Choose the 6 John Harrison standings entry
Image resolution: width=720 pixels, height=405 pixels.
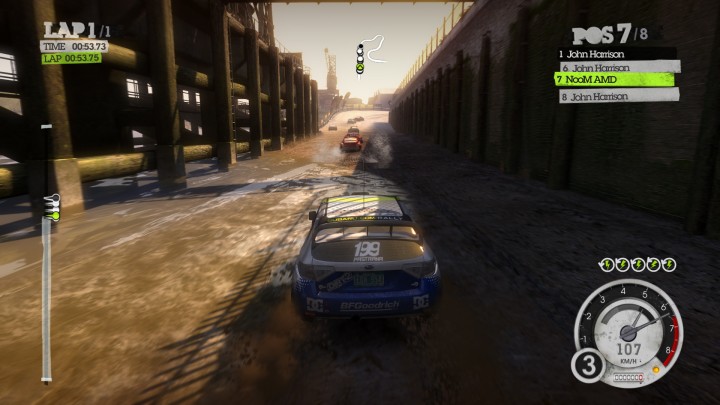point(617,66)
